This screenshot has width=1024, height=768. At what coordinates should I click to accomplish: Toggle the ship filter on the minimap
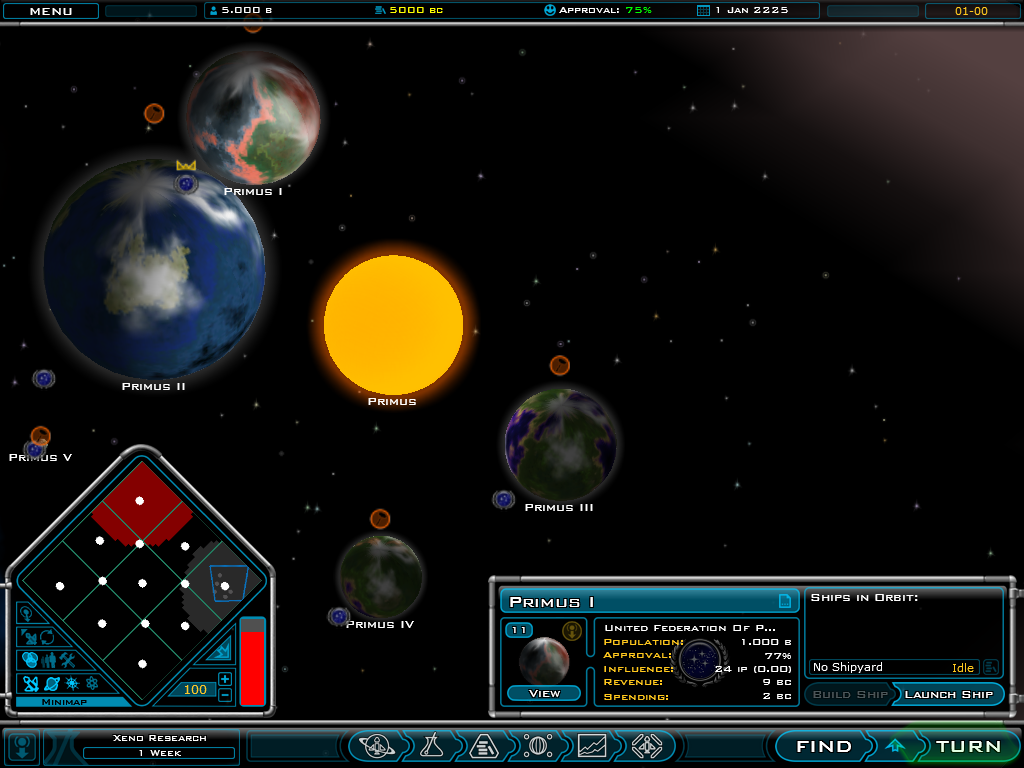[30, 684]
